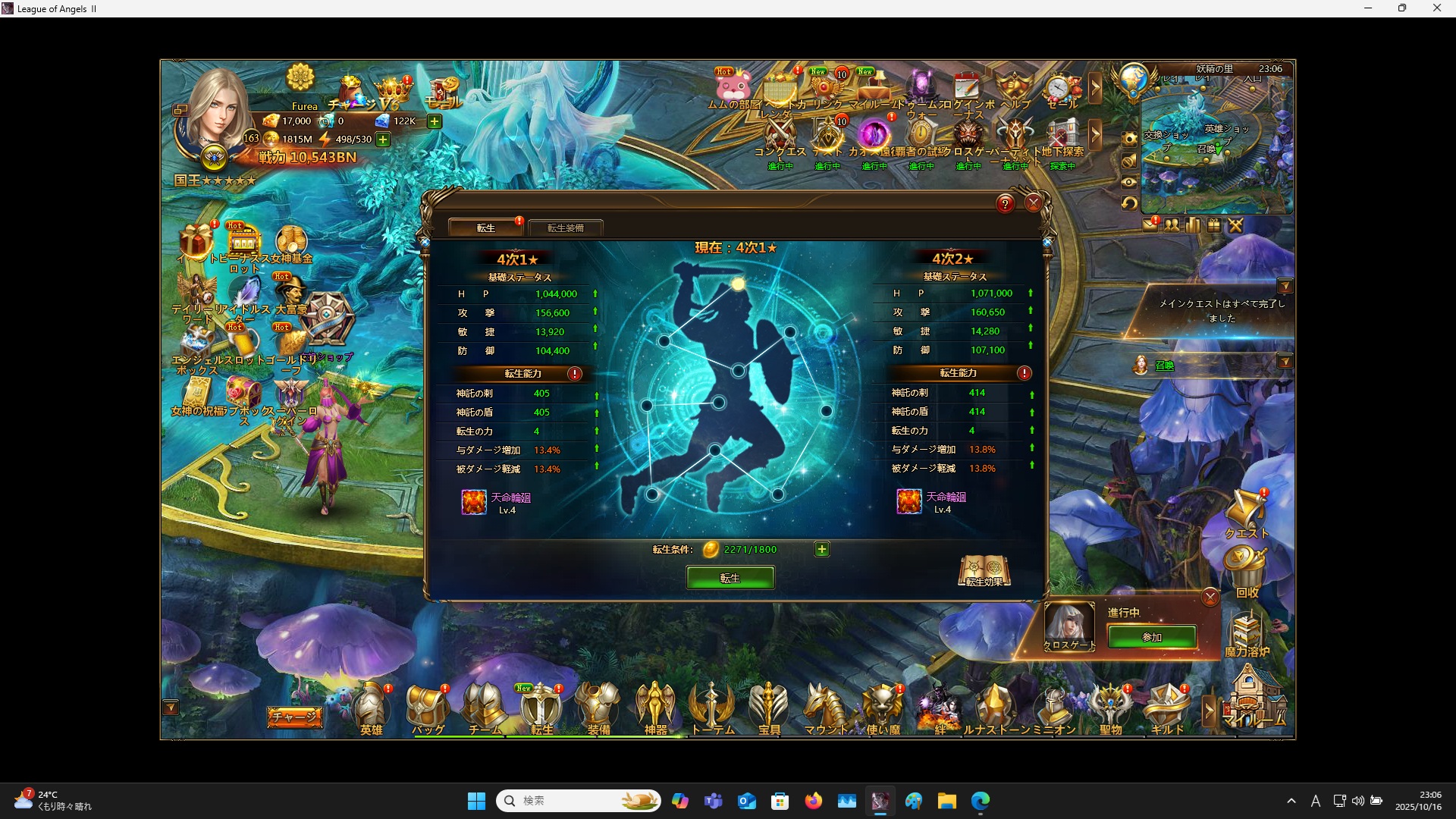Open the 装備 equipment menu
1456x819 pixels.
pos(598,709)
